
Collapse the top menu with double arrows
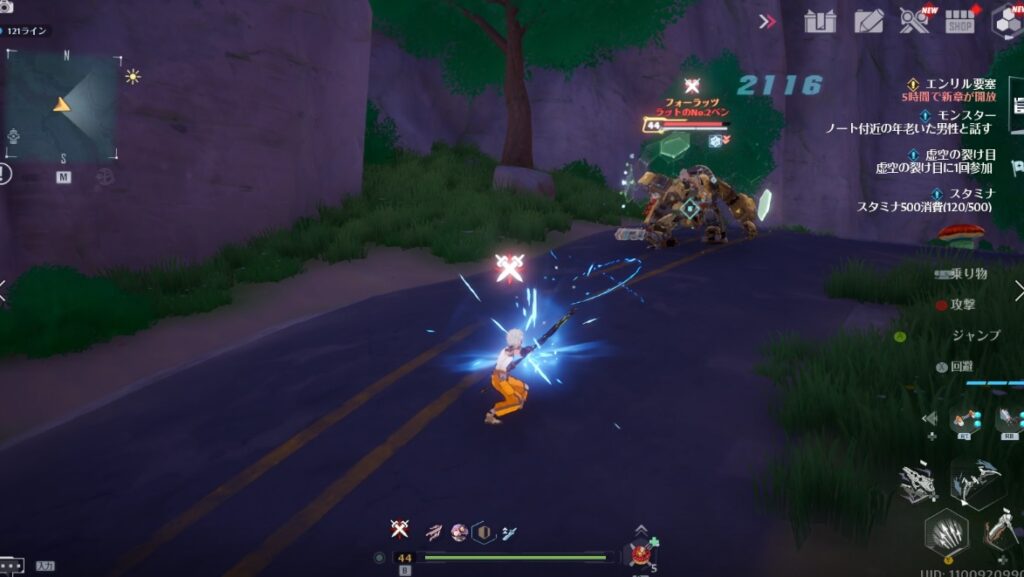click(768, 21)
